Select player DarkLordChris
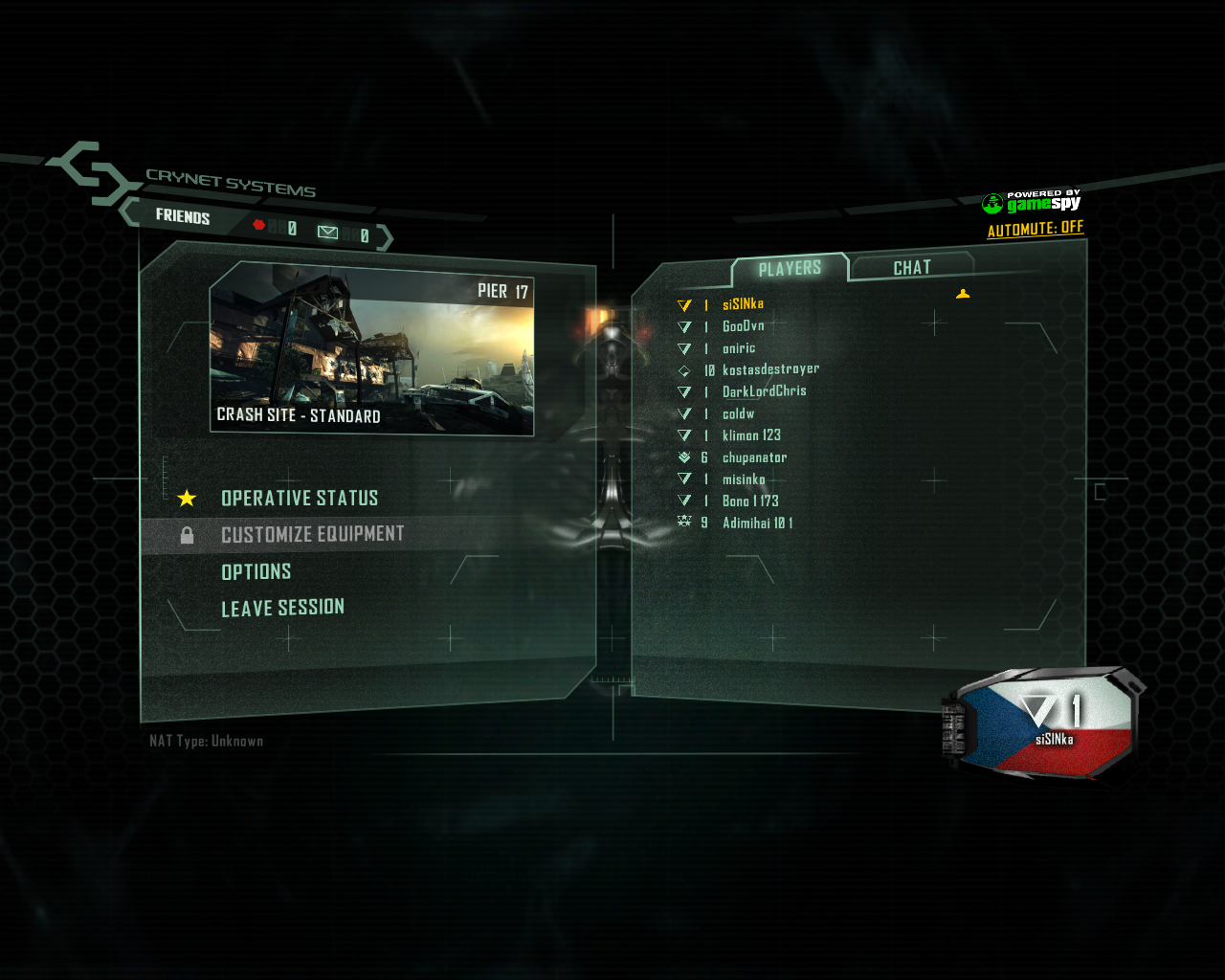The image size is (1225, 980). (764, 391)
